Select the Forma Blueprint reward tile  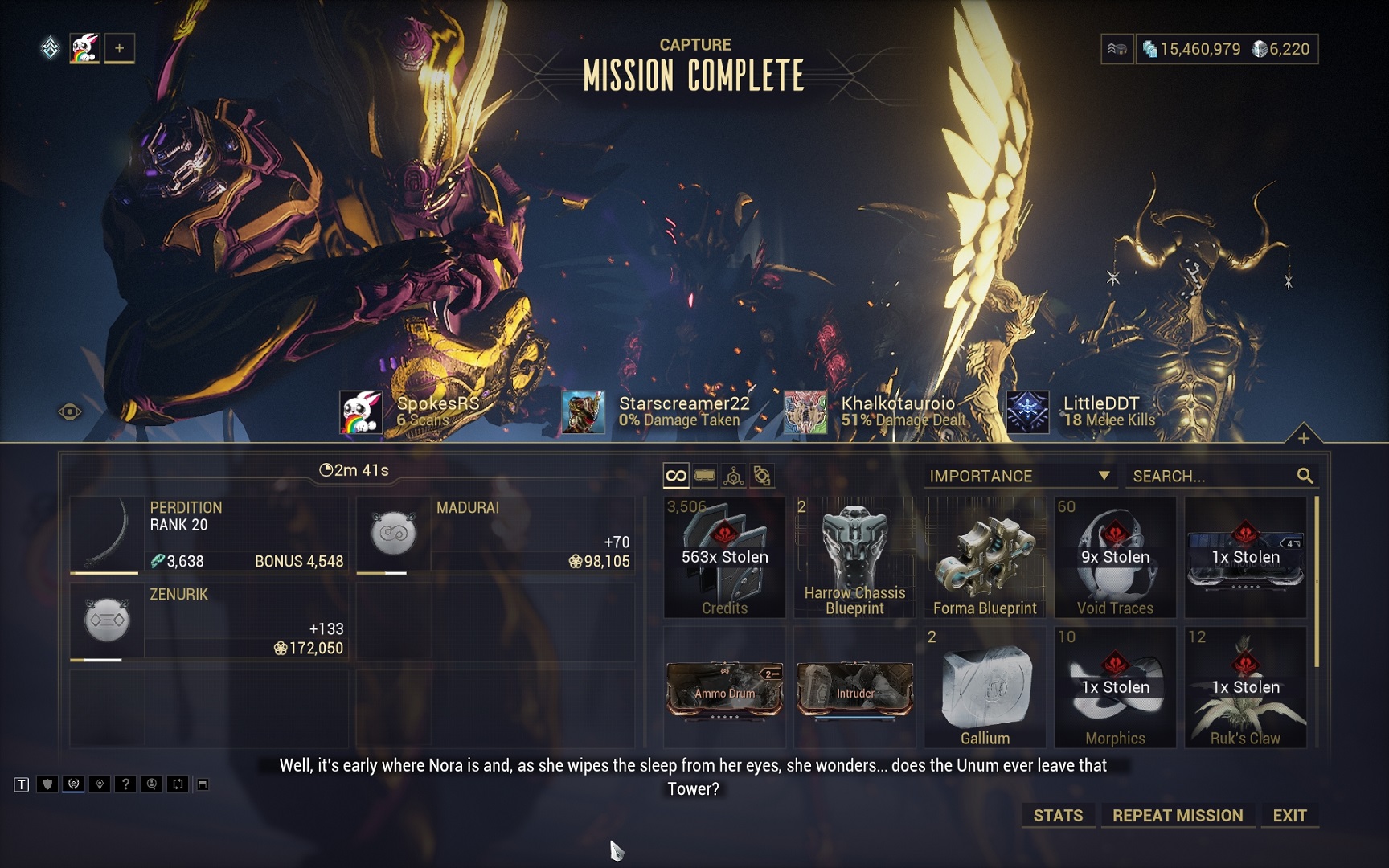(985, 557)
